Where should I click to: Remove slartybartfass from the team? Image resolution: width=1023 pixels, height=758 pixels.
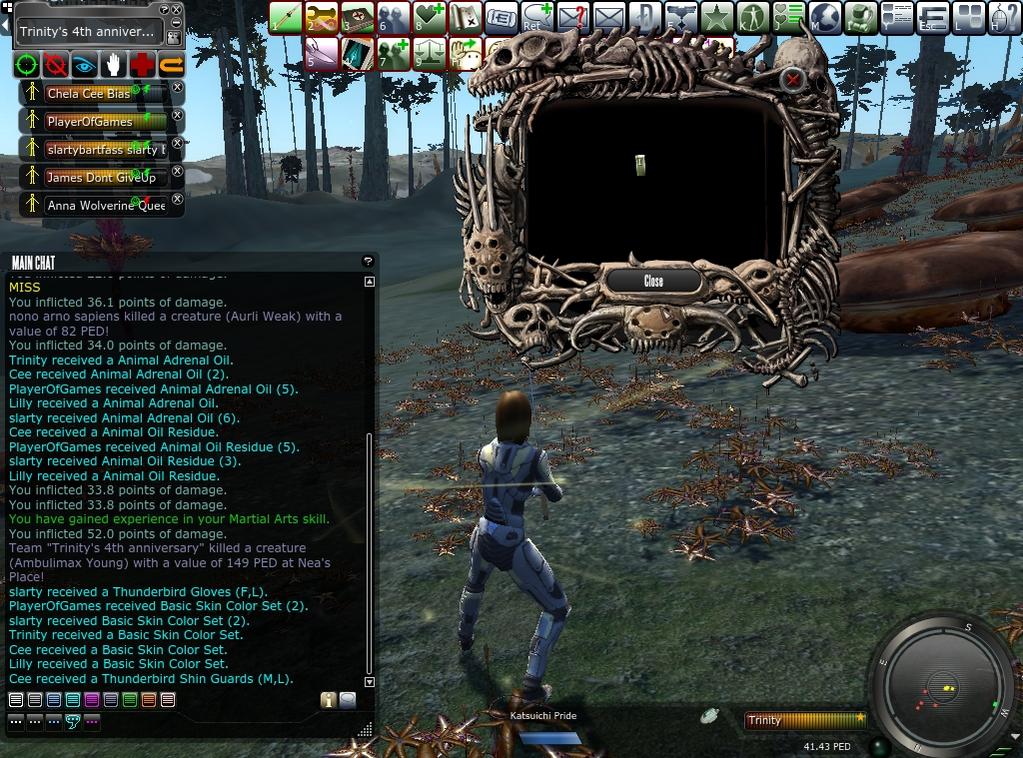[x=178, y=144]
